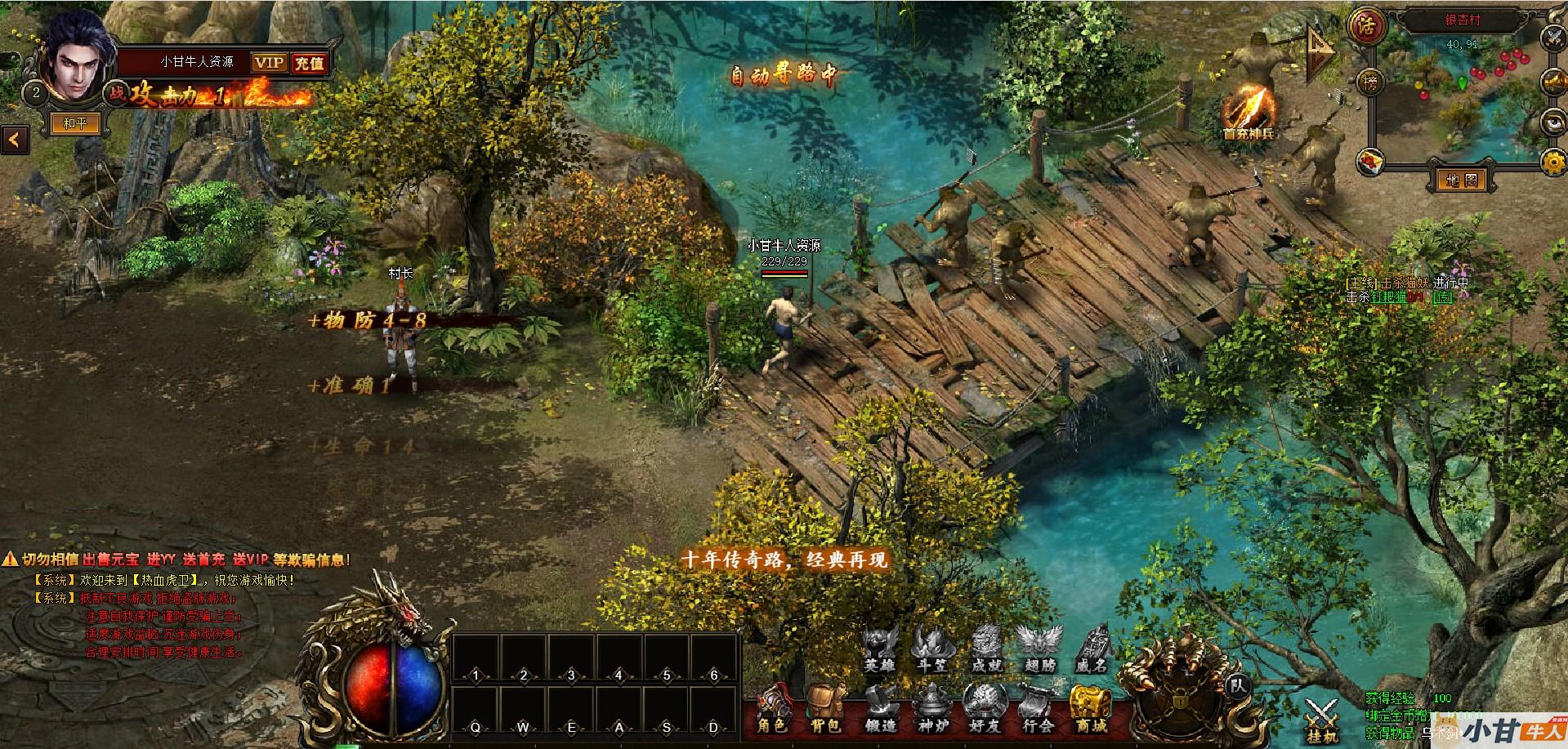Open the 威名 prestige panel

1091,649
